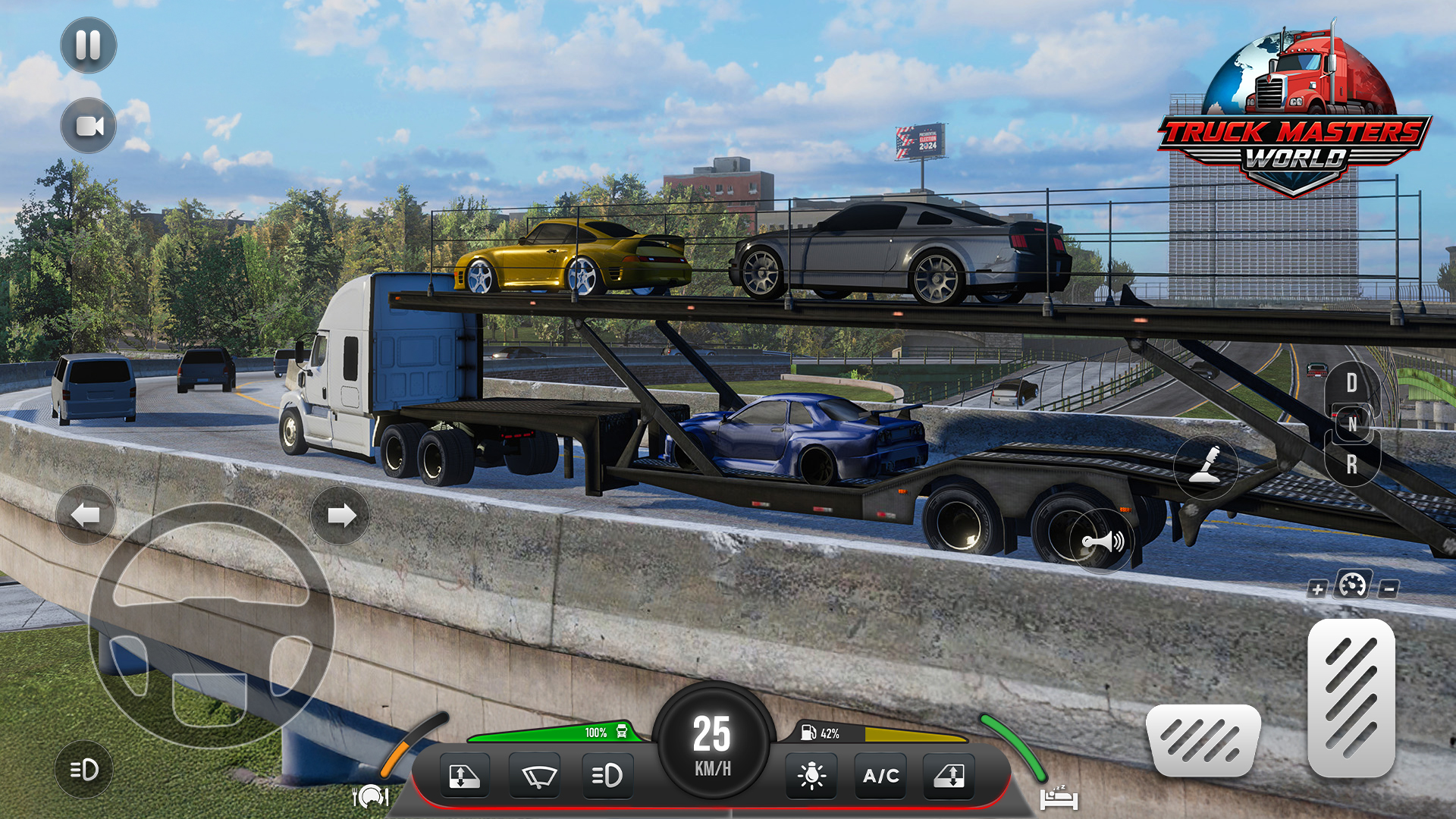Click the steering wheel control
The image size is (1456, 819).
tap(211, 626)
